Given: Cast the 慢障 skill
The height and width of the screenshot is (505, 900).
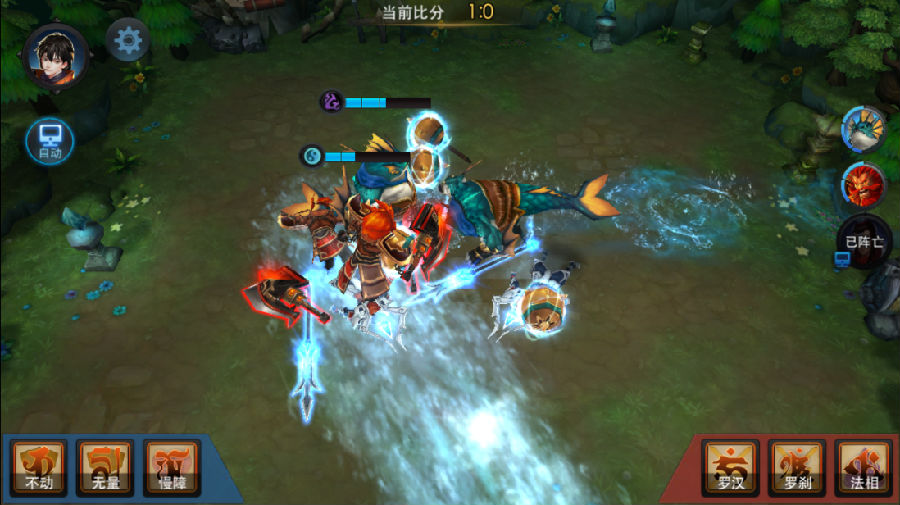Looking at the screenshot, I should 172,467.
